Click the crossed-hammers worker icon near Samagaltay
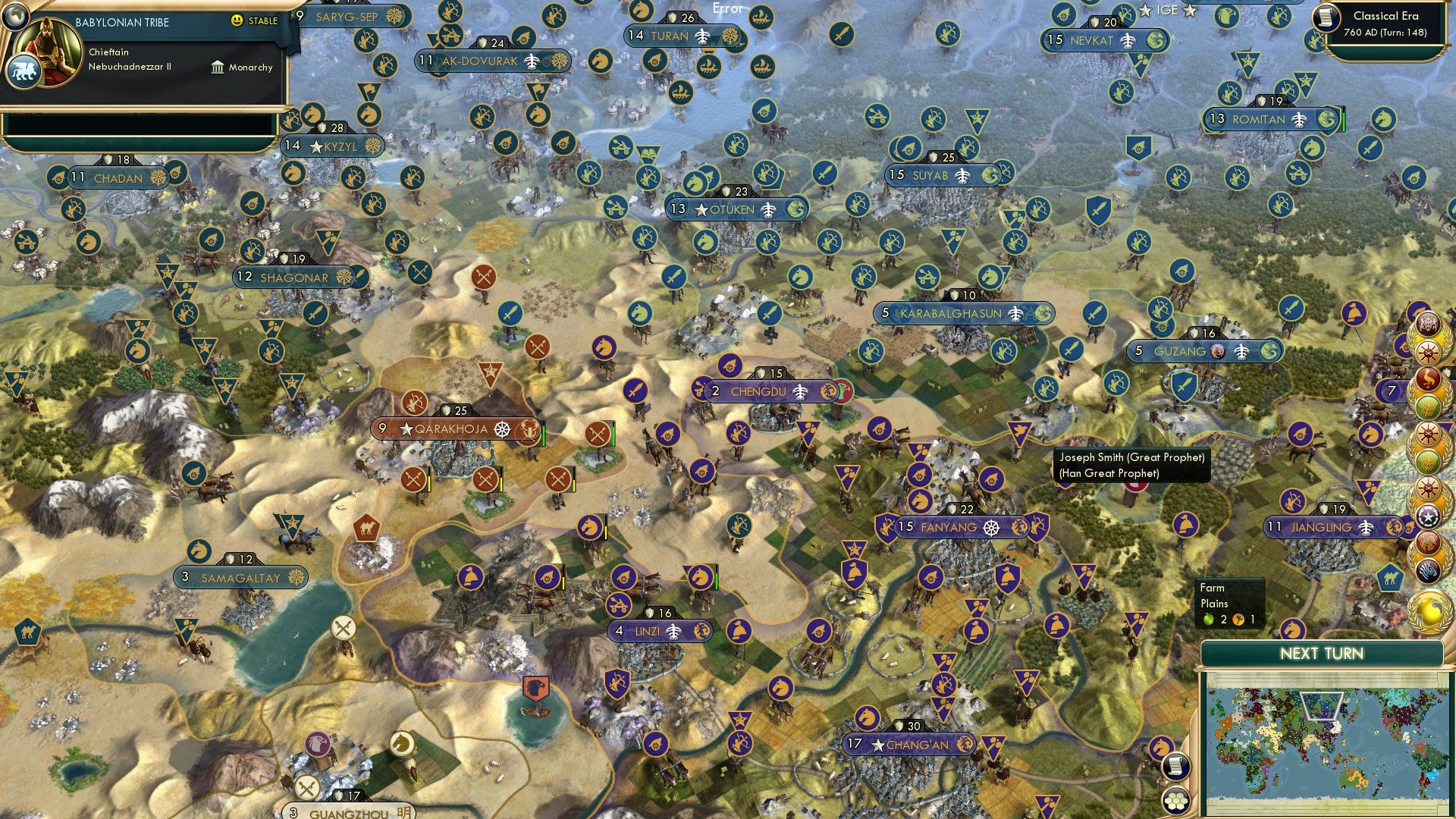This screenshot has height=819, width=1456. [x=343, y=627]
